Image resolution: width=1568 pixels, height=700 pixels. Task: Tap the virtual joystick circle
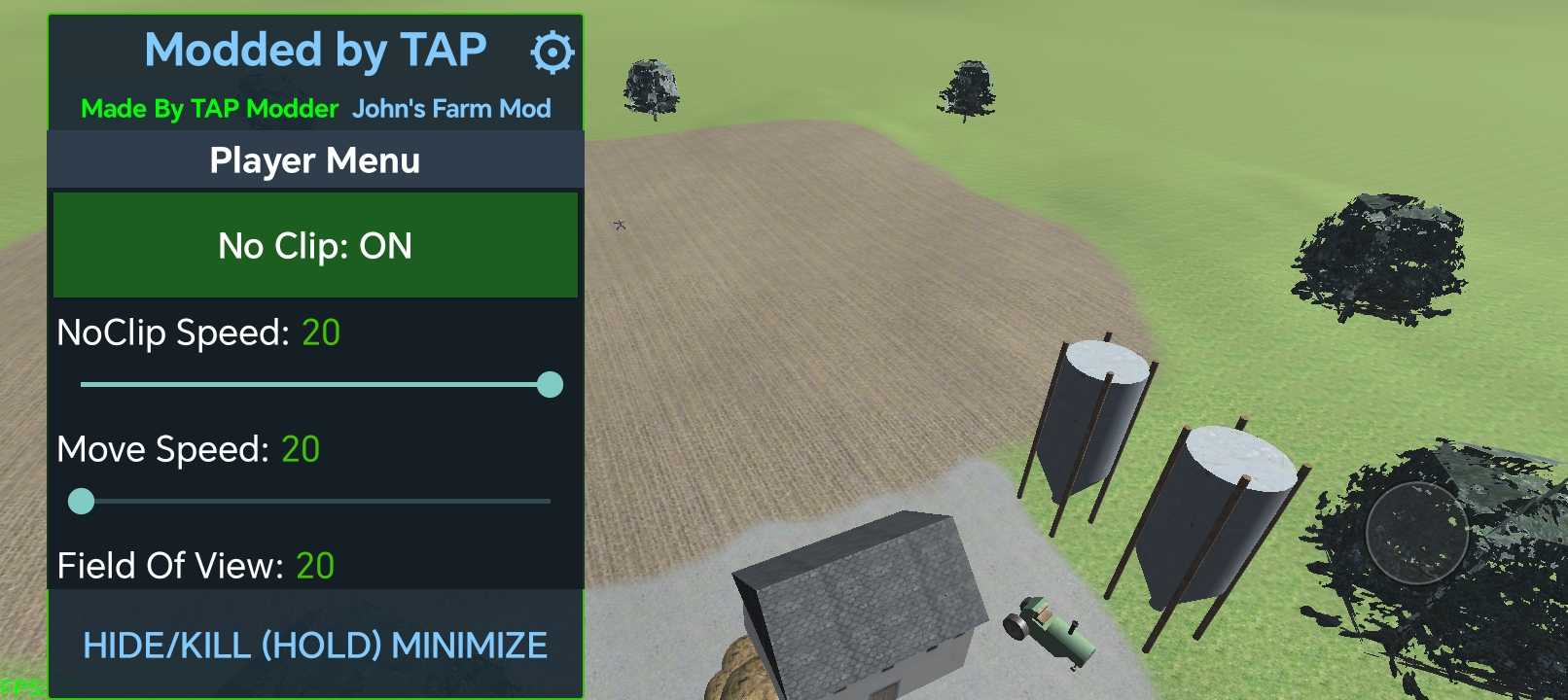coord(1416,532)
